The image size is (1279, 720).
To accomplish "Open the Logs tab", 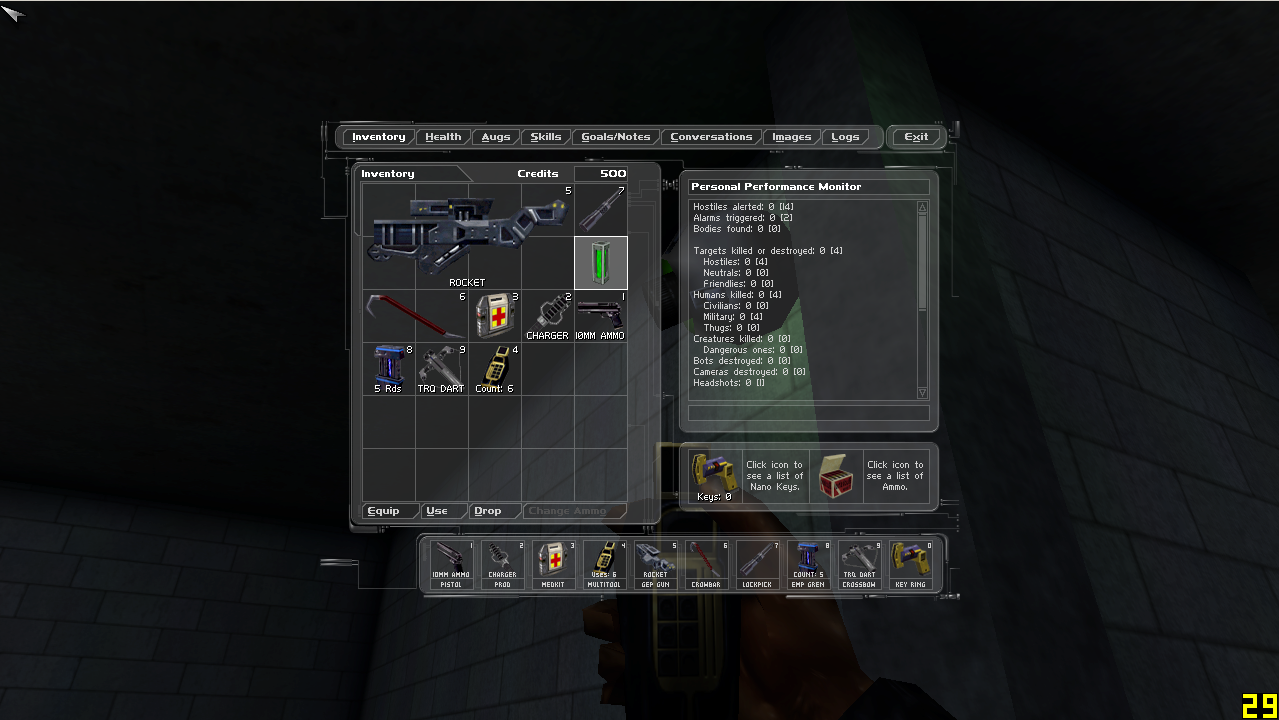I will coord(845,137).
